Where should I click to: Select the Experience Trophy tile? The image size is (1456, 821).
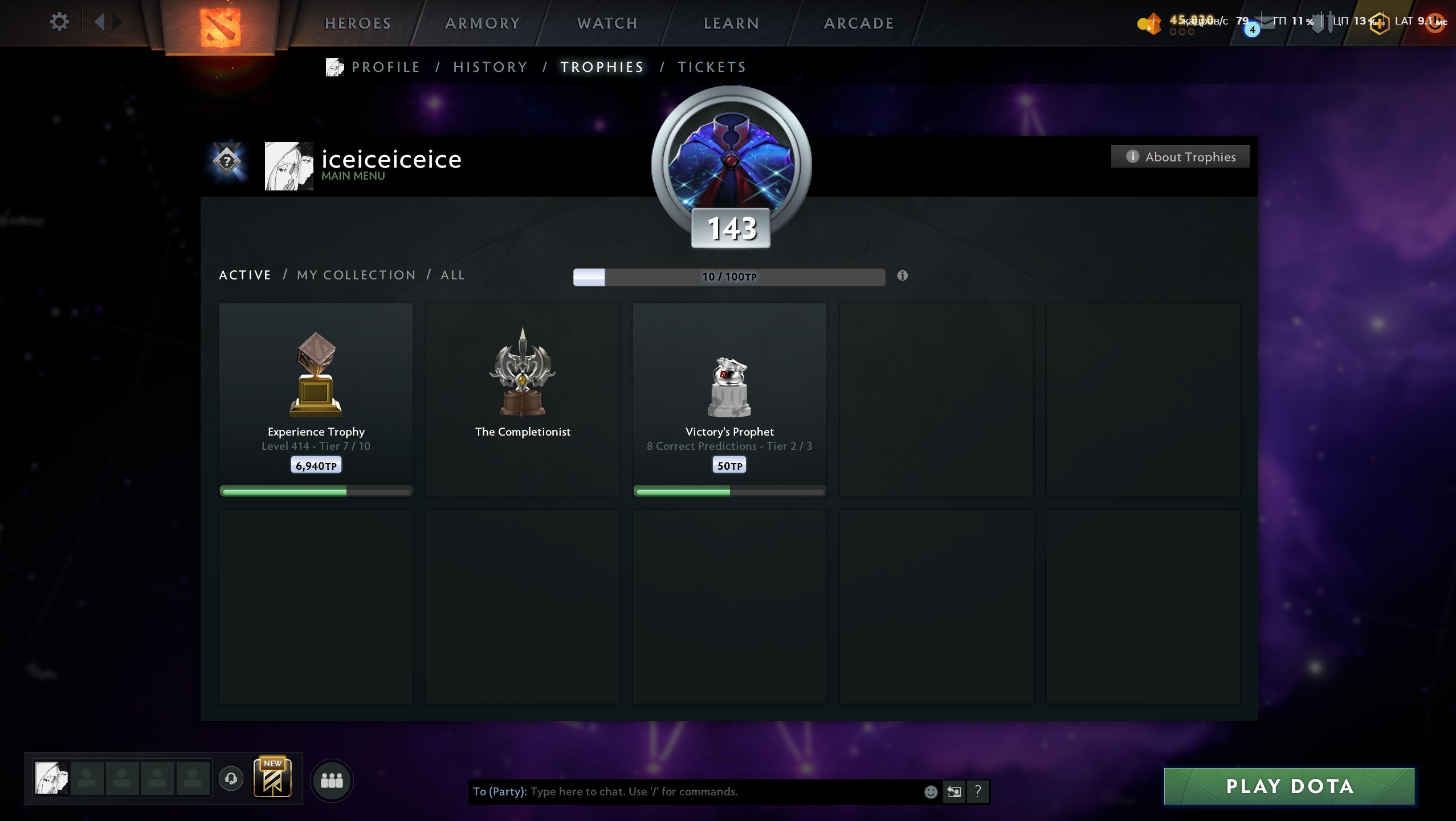316,399
